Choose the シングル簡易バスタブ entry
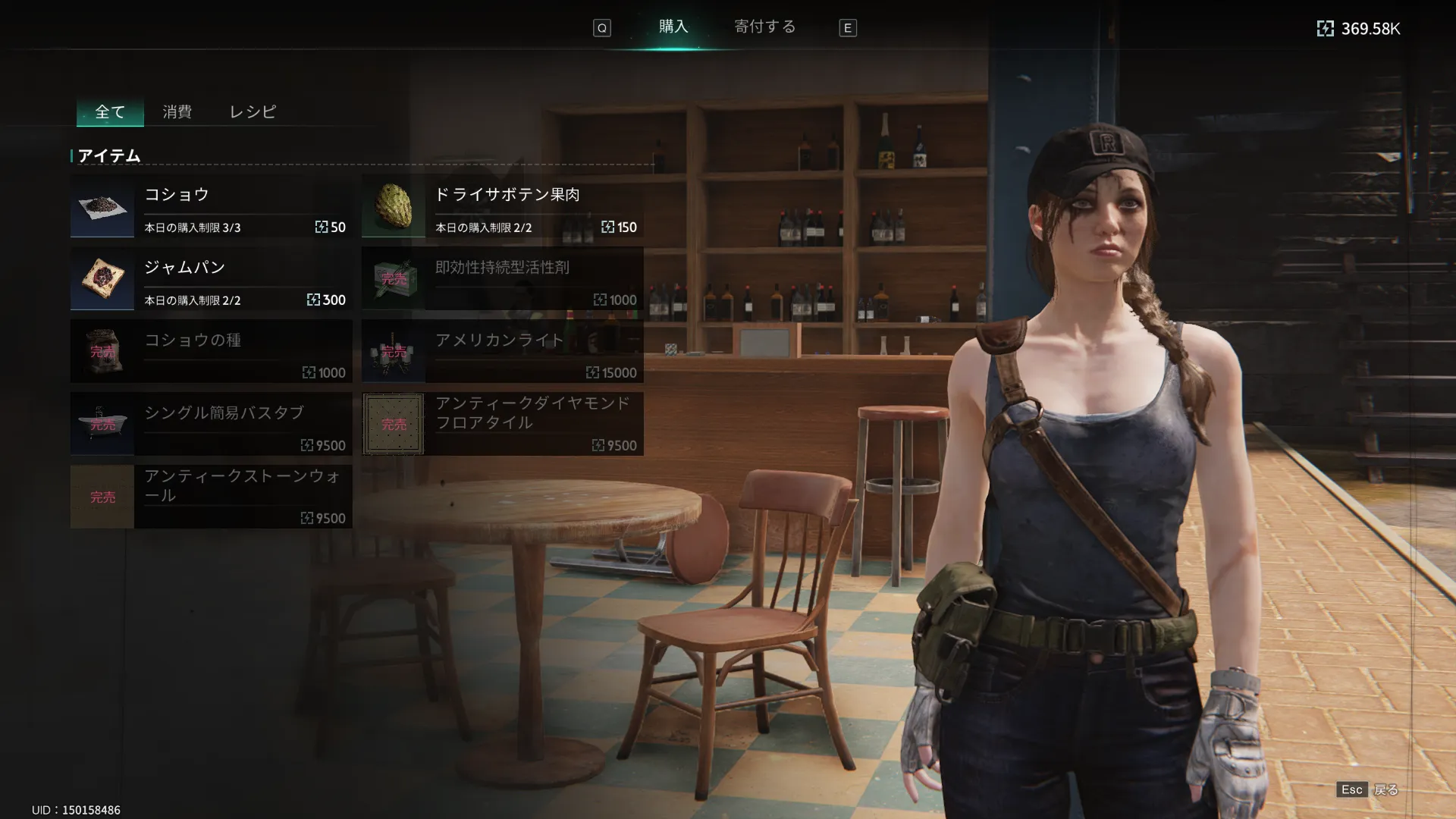Screen dimensions: 1456x819 211,425
